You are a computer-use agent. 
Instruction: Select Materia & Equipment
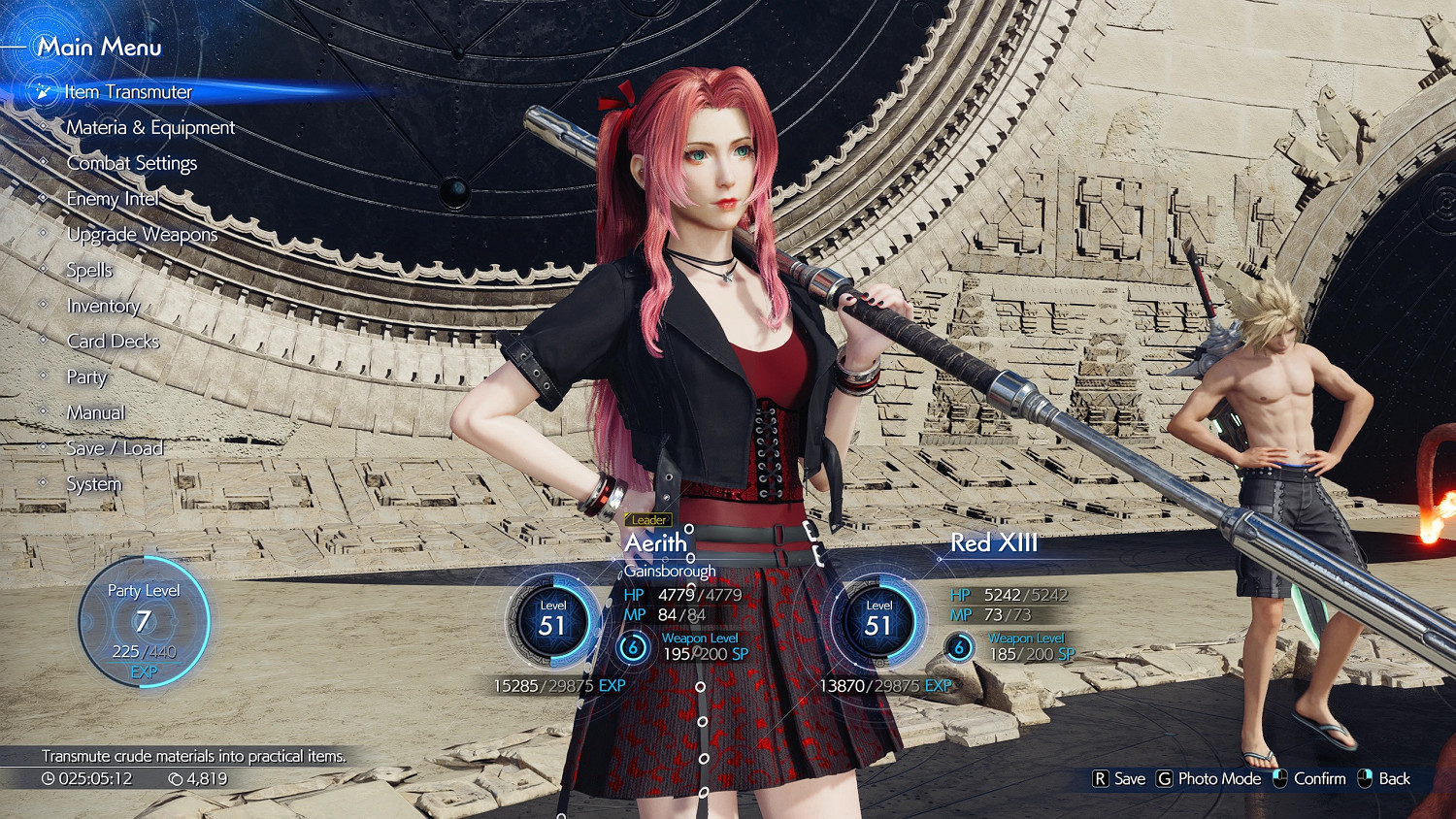tap(150, 128)
